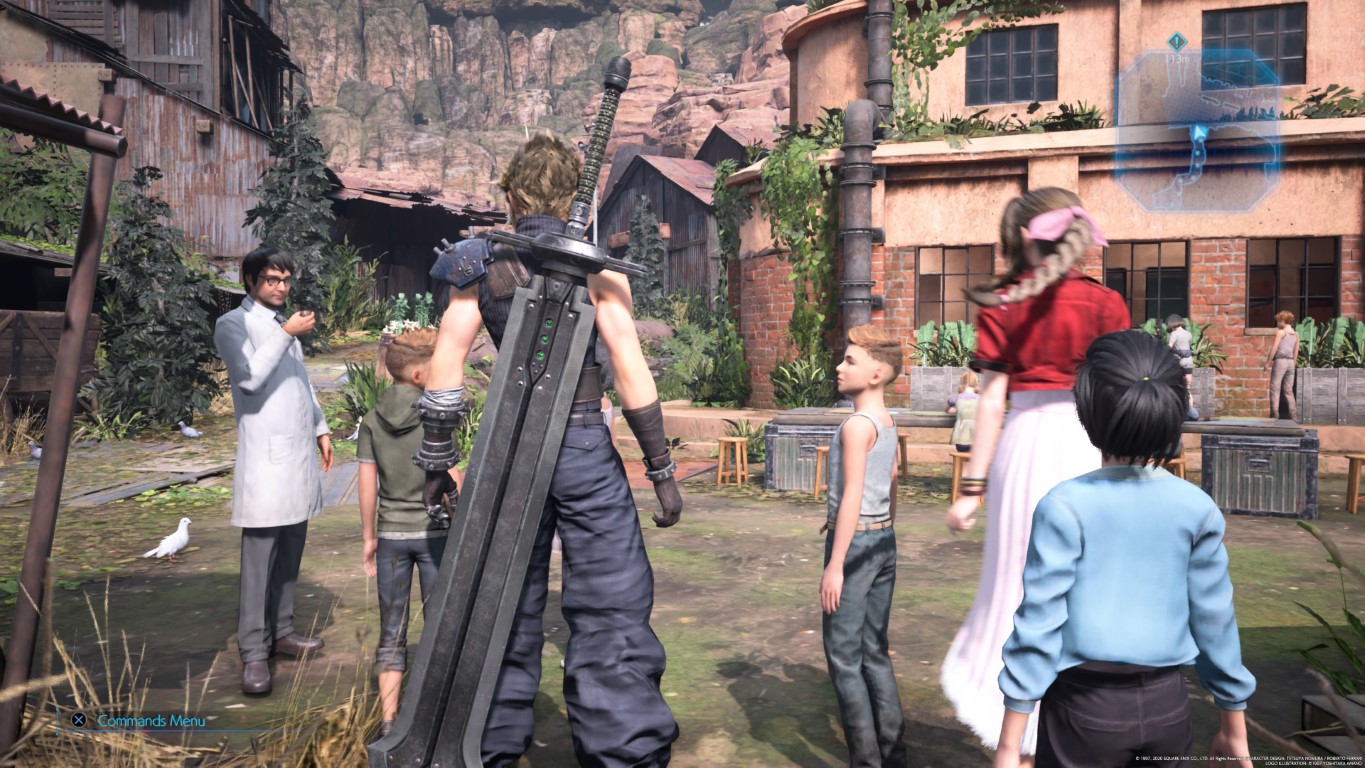Open the blue octagonal minimap
Viewport: 1365px width, 768px height.
(x=1199, y=131)
